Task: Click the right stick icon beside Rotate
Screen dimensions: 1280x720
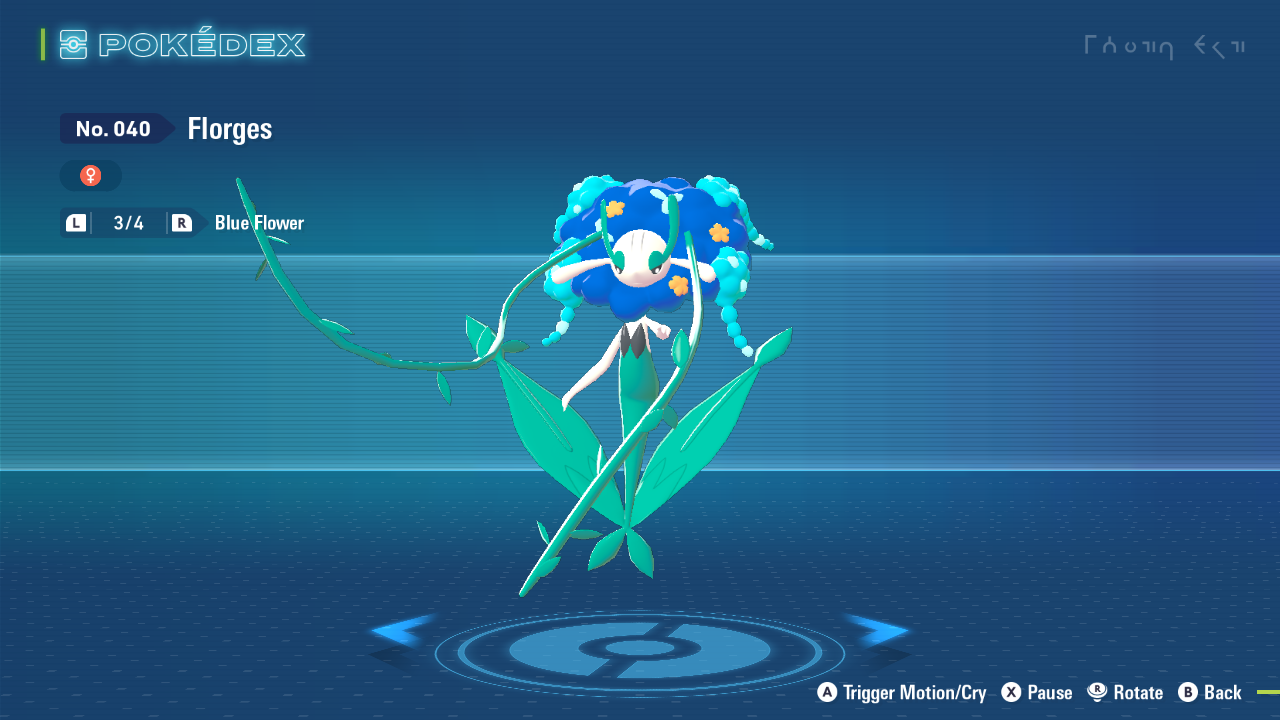Action: (1097, 692)
